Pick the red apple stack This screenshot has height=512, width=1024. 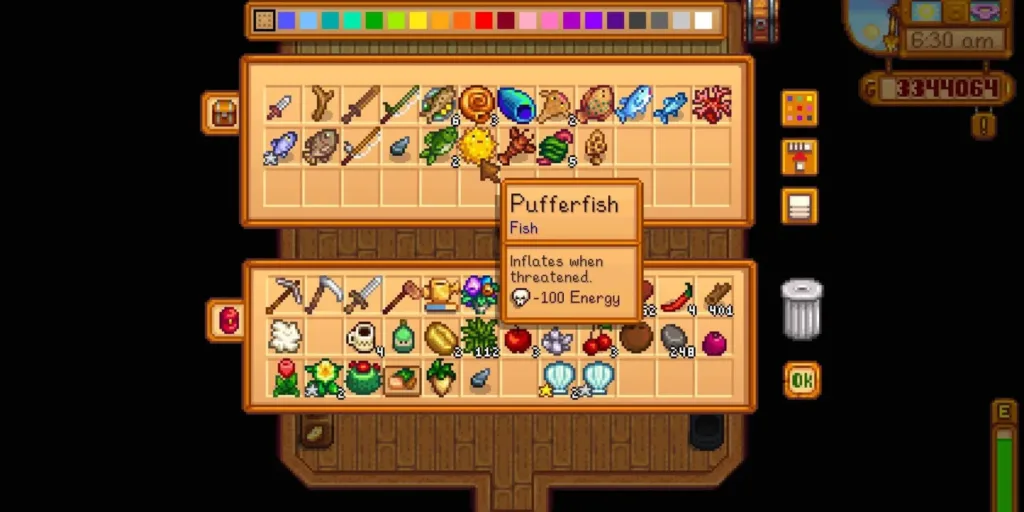(x=518, y=339)
